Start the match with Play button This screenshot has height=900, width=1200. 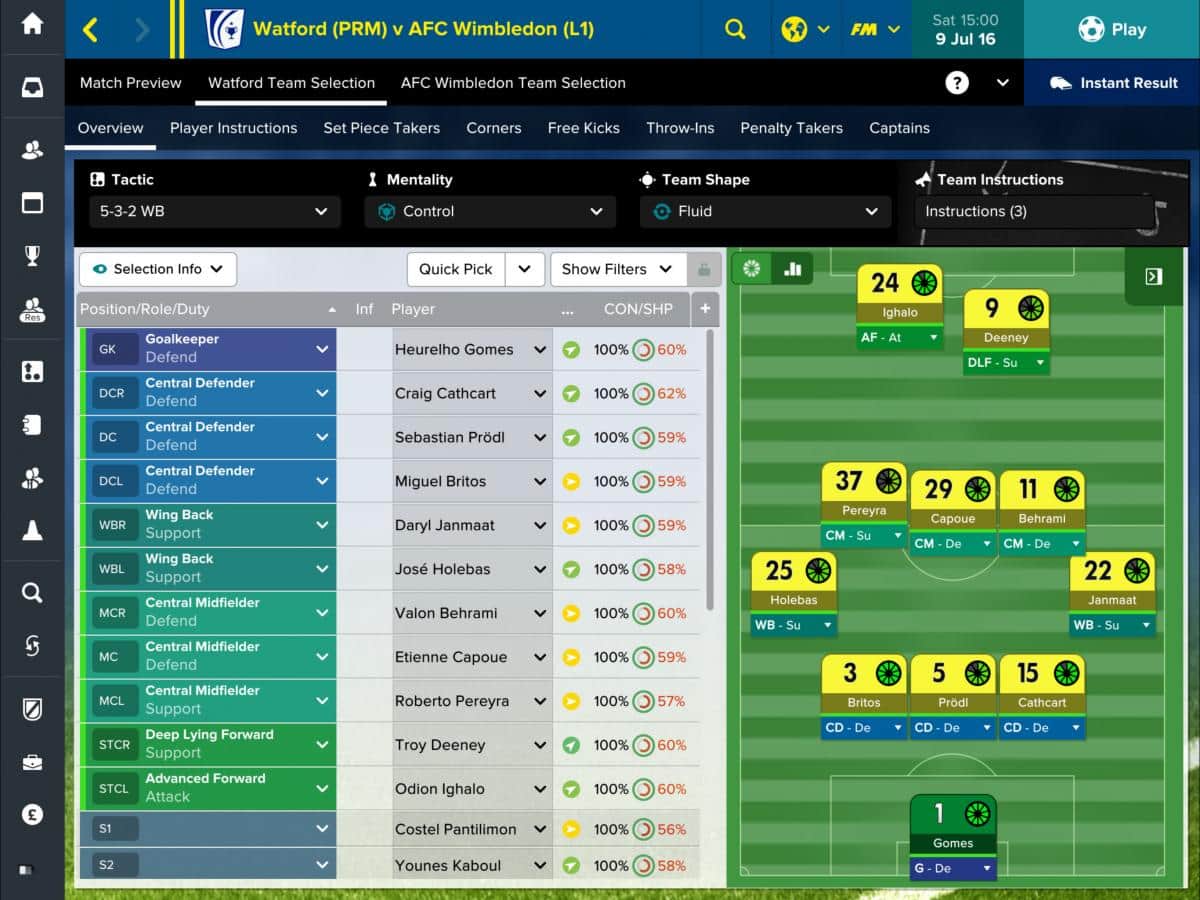[x=1111, y=29]
